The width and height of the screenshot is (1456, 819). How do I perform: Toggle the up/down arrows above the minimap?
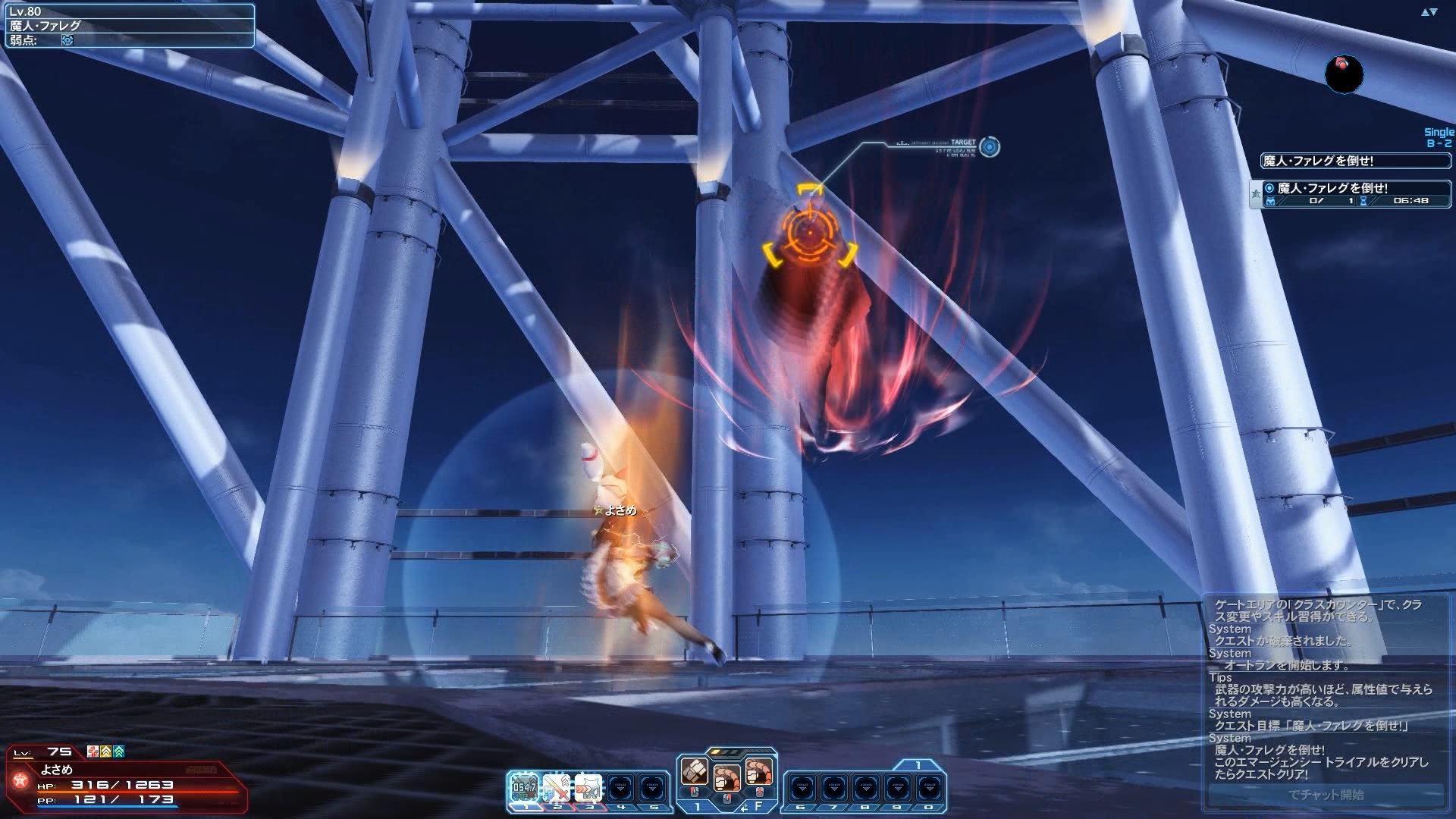pyautogui.click(x=1429, y=12)
